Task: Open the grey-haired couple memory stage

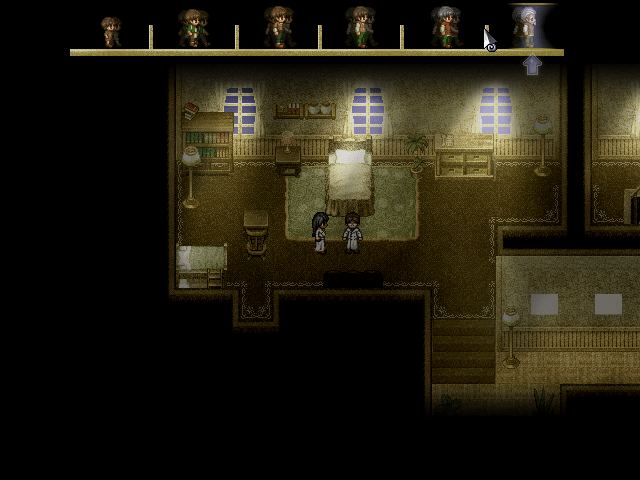Action: click(x=445, y=27)
